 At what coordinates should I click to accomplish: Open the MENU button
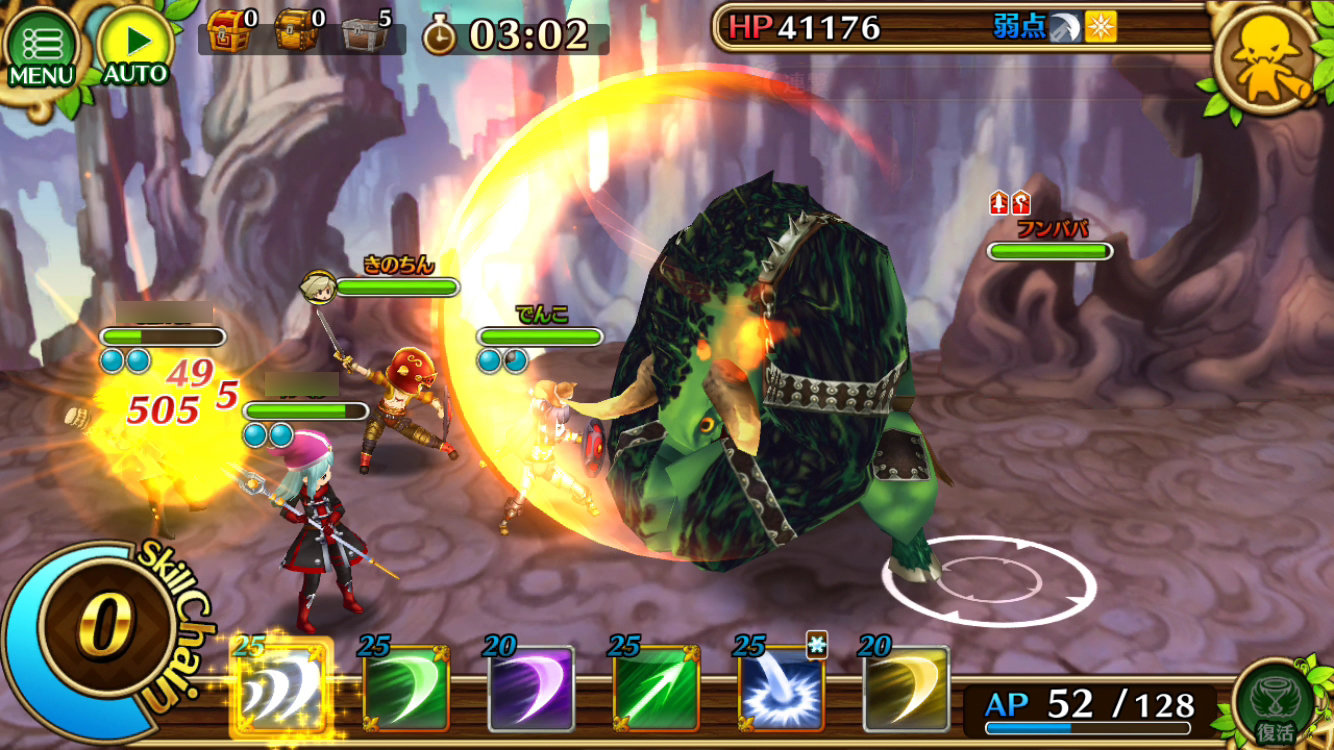pyautogui.click(x=42, y=48)
